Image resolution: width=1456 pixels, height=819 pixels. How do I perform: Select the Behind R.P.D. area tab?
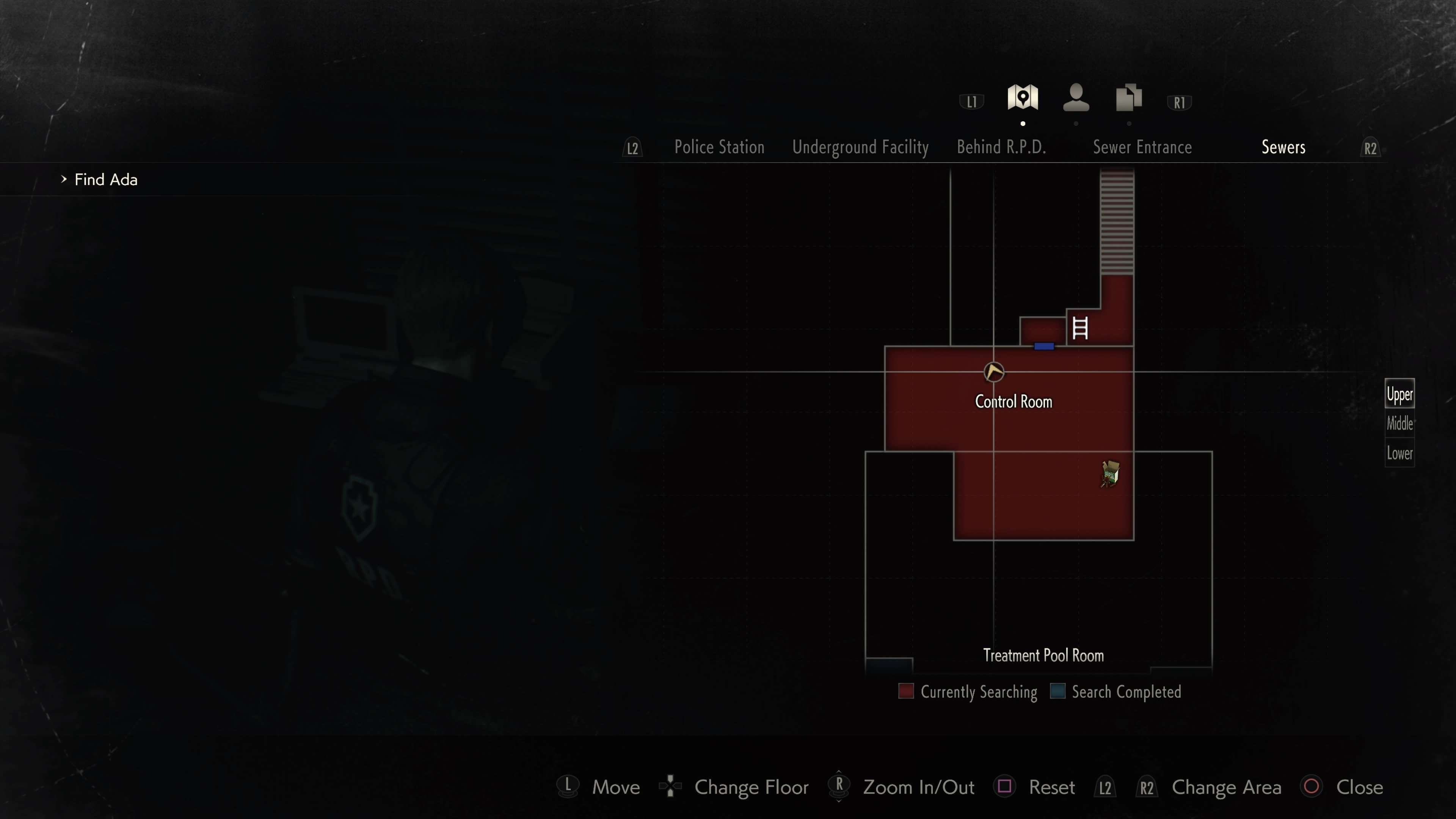(x=1001, y=147)
